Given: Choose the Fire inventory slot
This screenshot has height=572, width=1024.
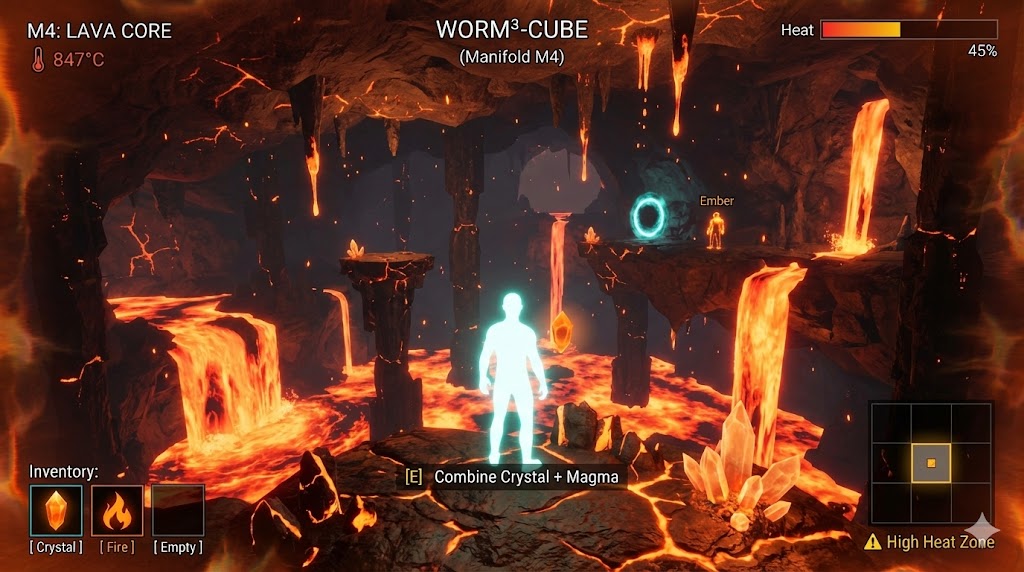Looking at the screenshot, I should pyautogui.click(x=117, y=510).
